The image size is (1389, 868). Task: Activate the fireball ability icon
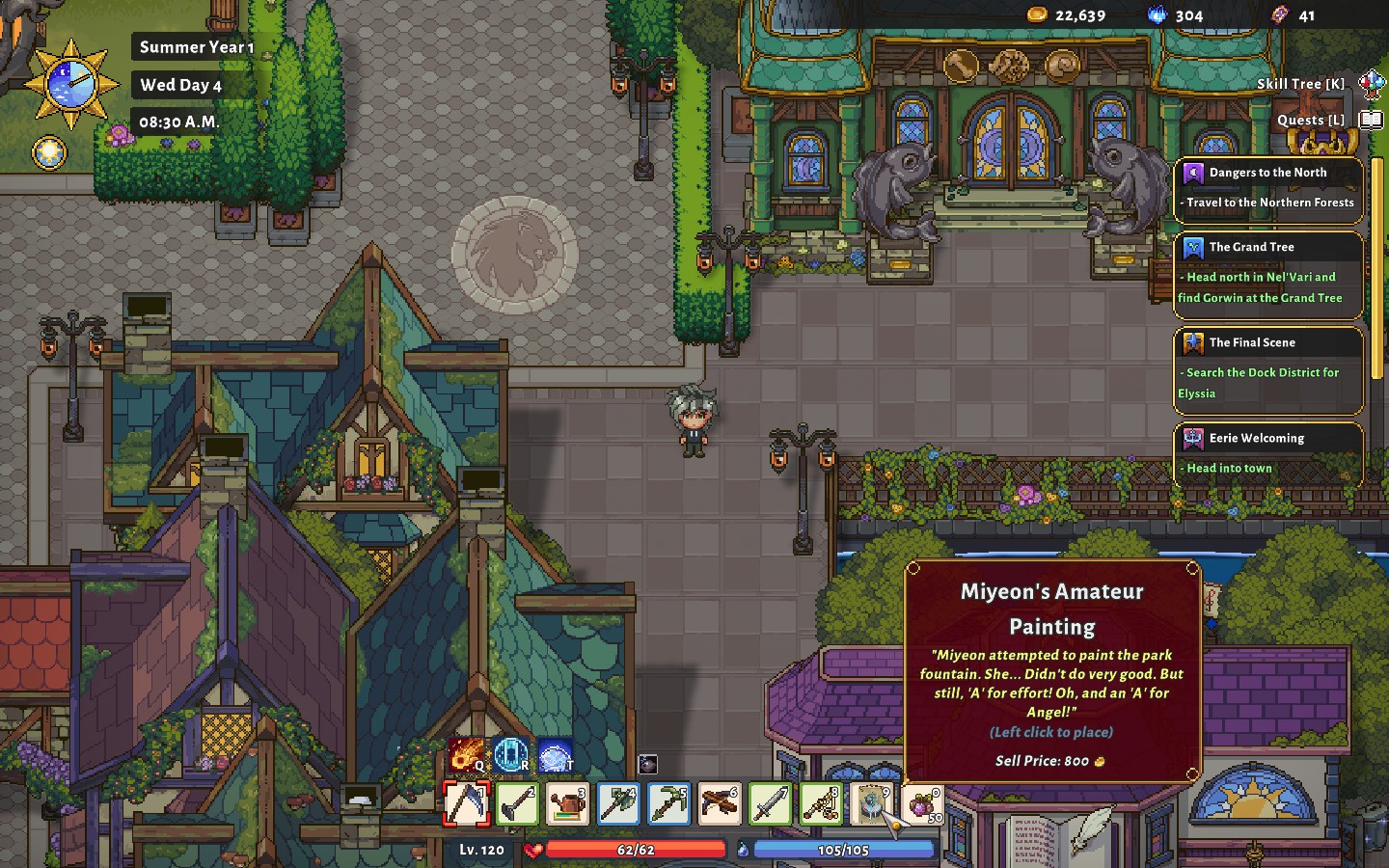(x=467, y=755)
